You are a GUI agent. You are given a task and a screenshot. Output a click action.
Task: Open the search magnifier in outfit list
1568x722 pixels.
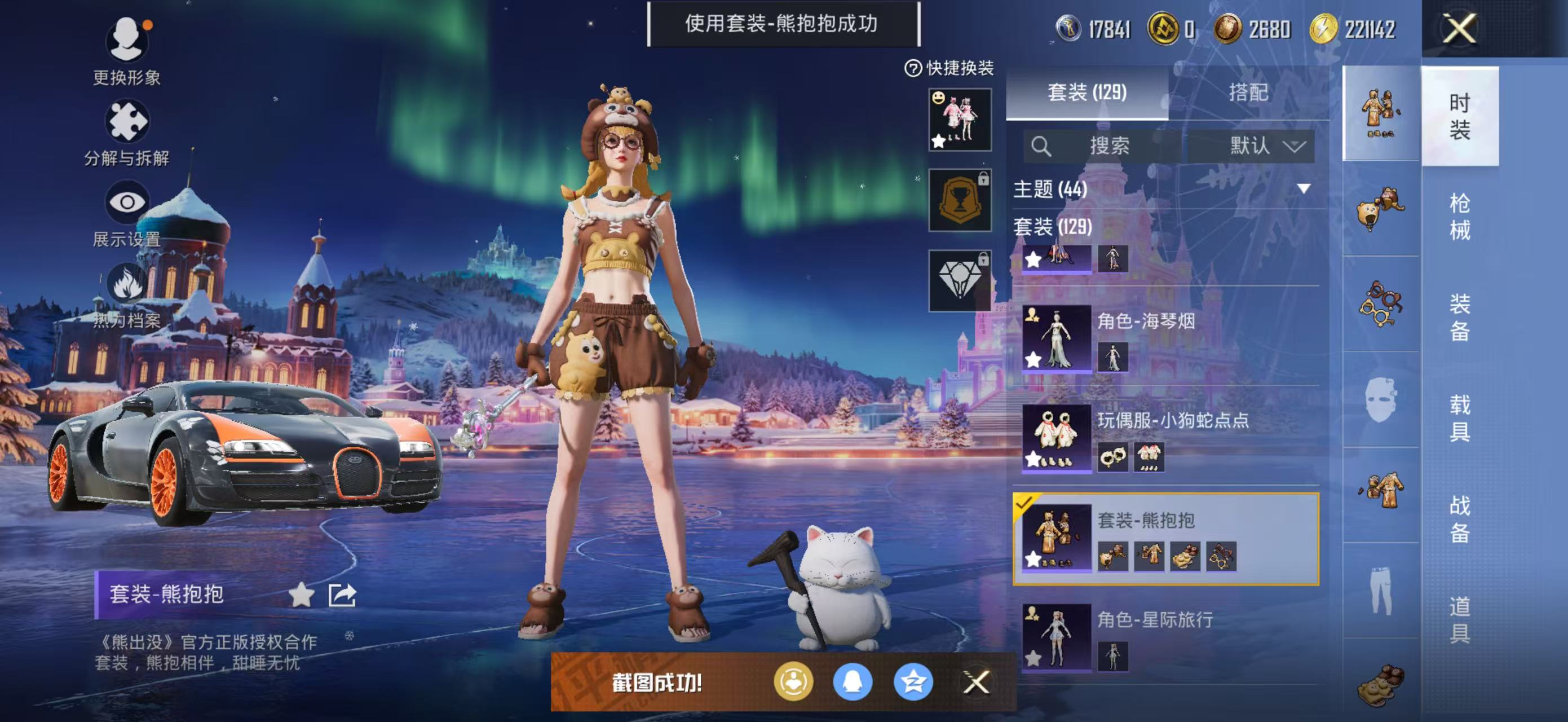click(x=1042, y=145)
